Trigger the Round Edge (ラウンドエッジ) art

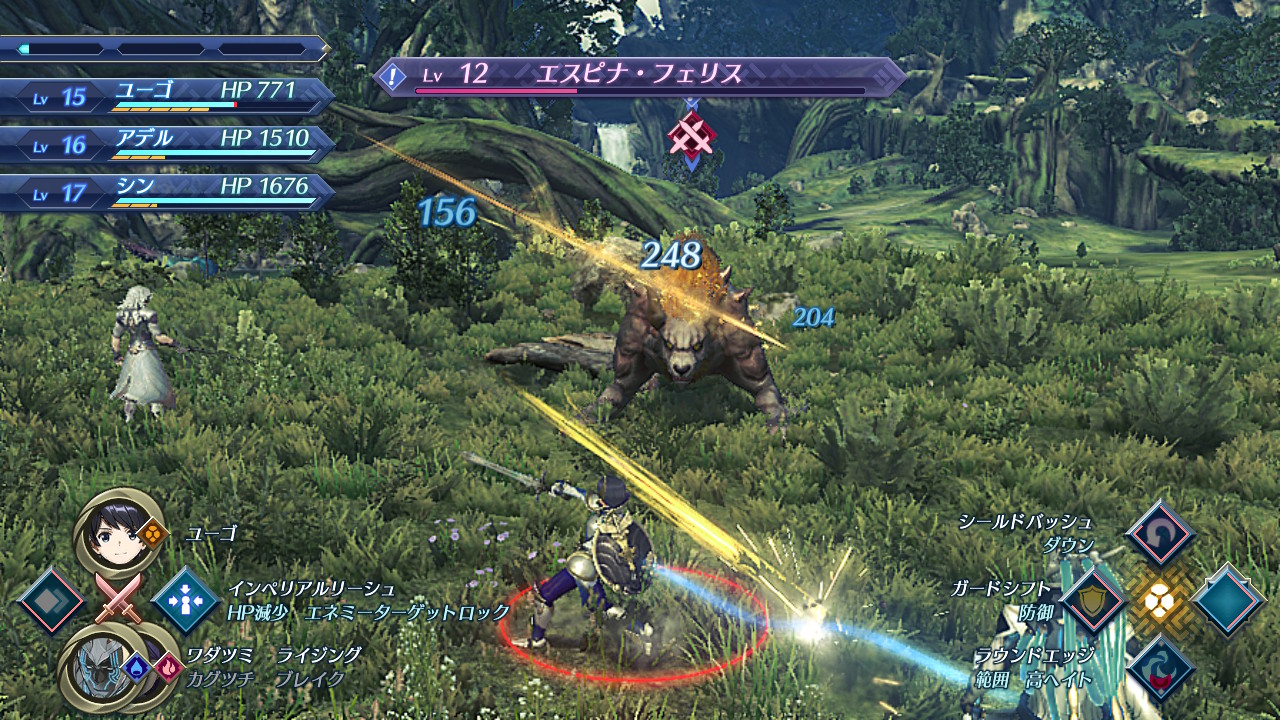pos(1160,668)
